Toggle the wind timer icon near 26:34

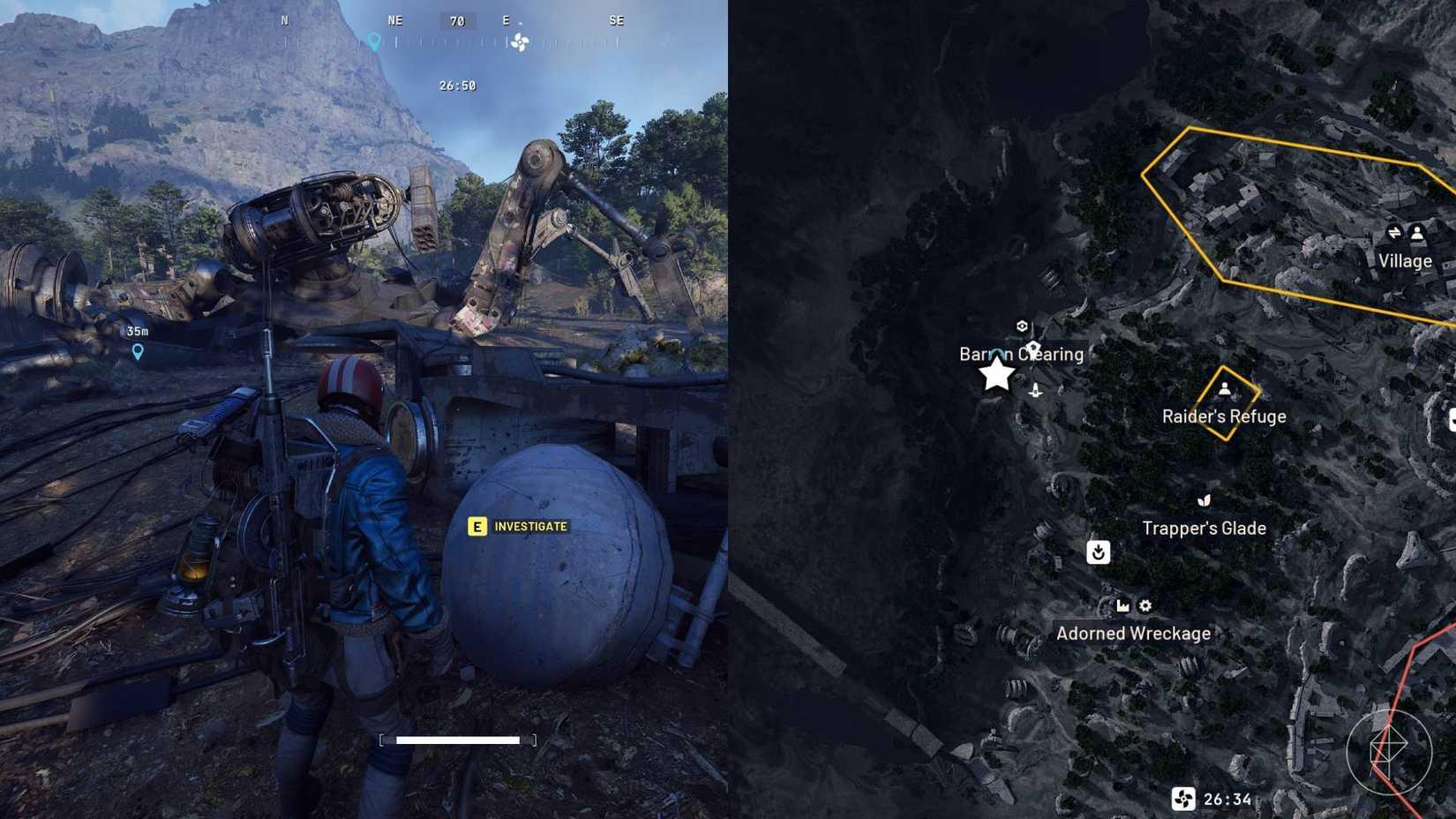pos(1183,797)
